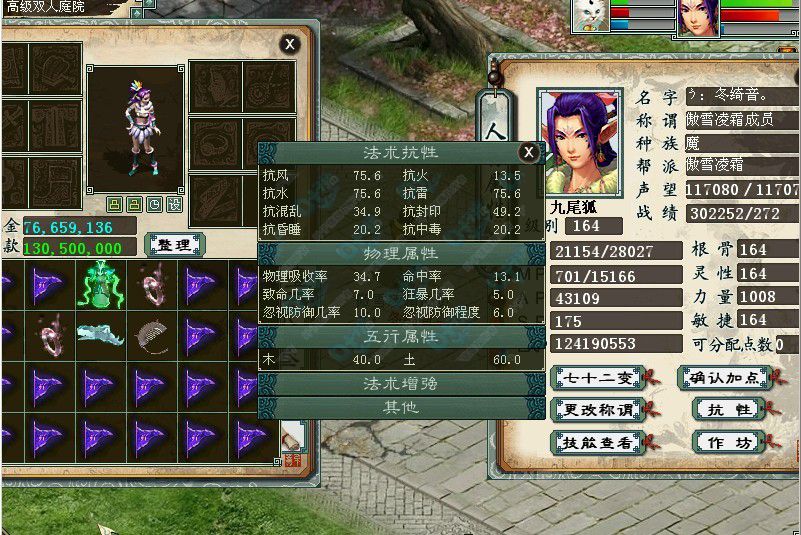Collapse the 五行属性 section header
This screenshot has width=801, height=535.
tap(400, 337)
